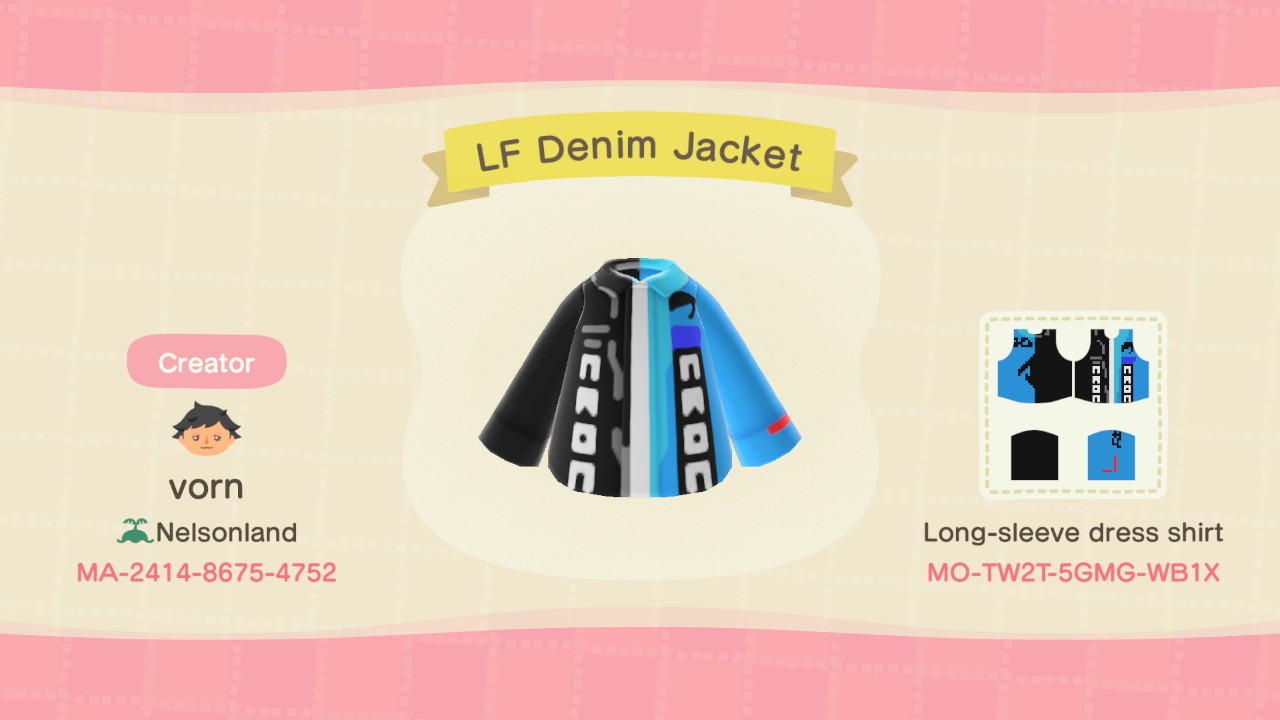Viewport: 1280px width, 720px height.
Task: Select the Long-sleeve dress shirt label
Action: point(1073,532)
